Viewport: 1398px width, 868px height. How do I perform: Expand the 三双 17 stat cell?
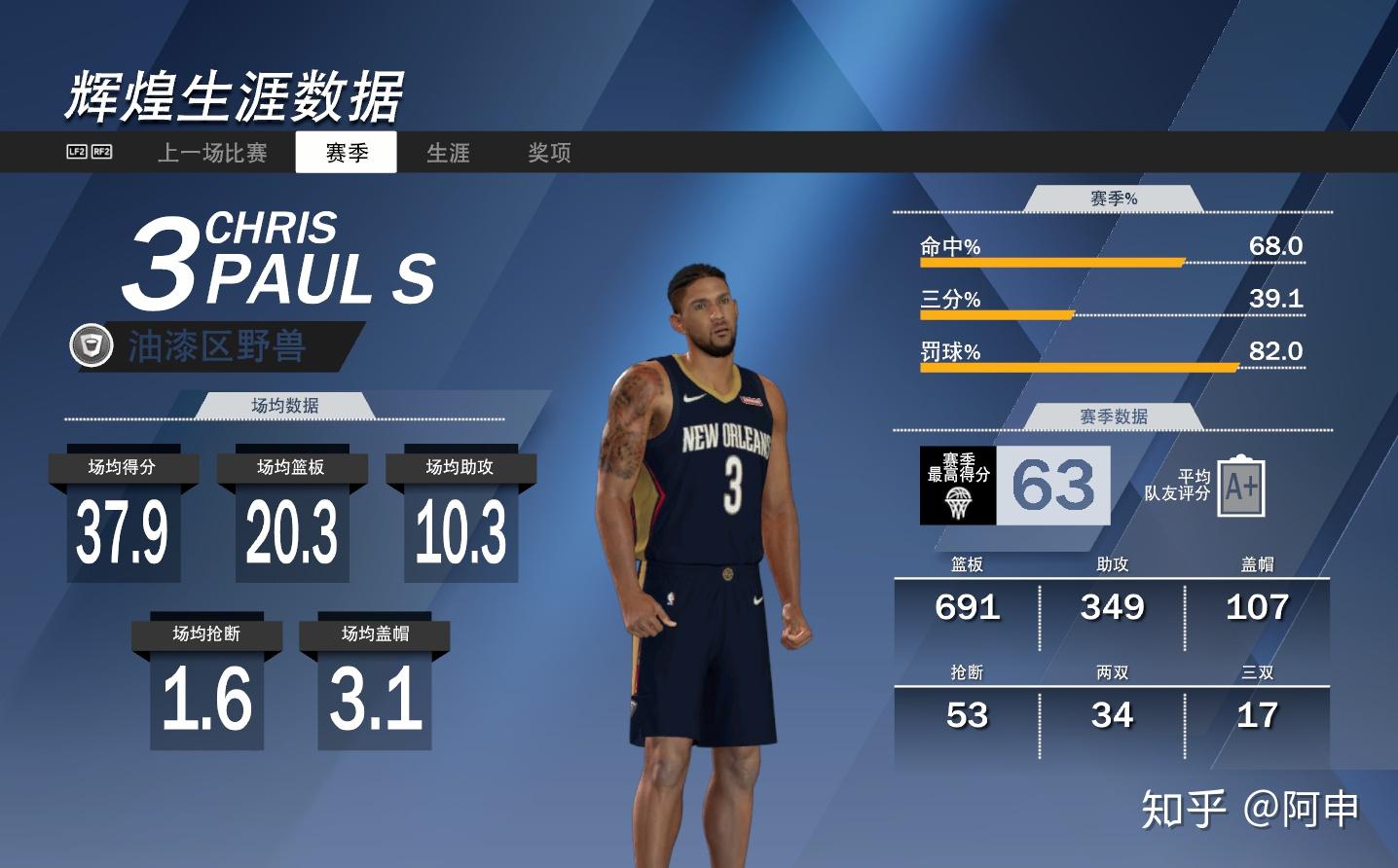coord(1257,703)
